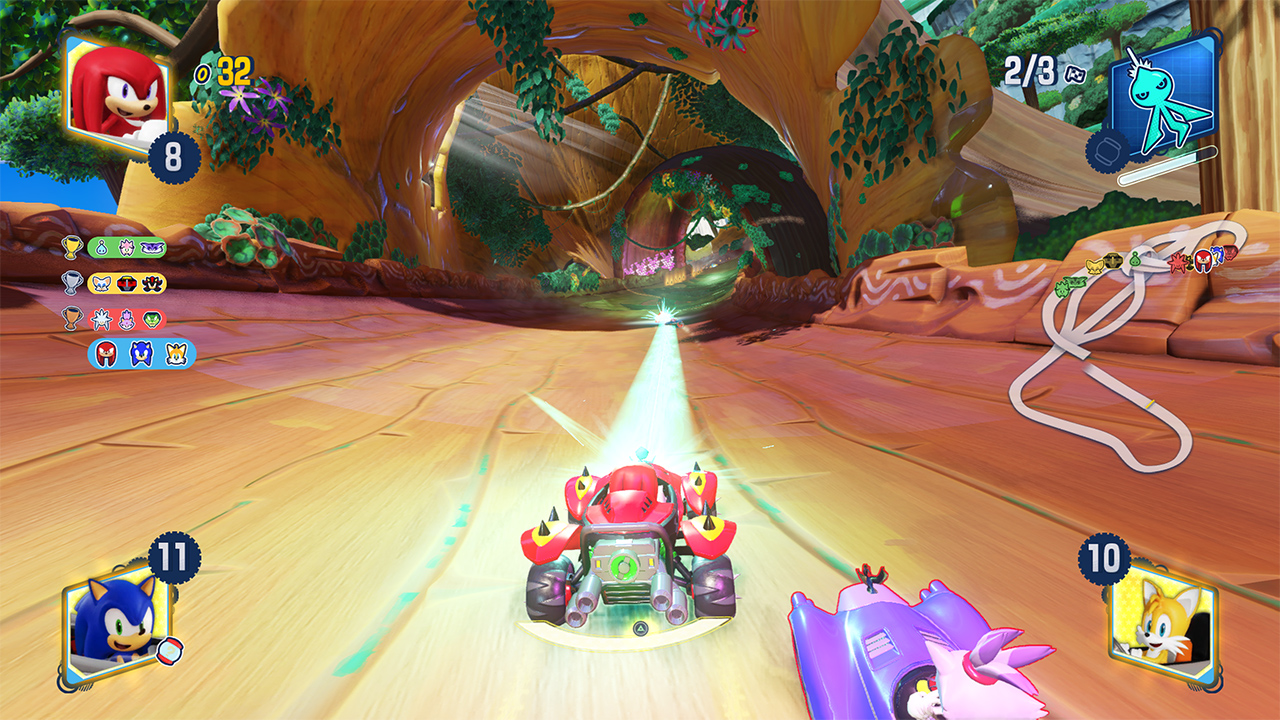
Task: Click the silver trophy icon
Action: (71, 283)
